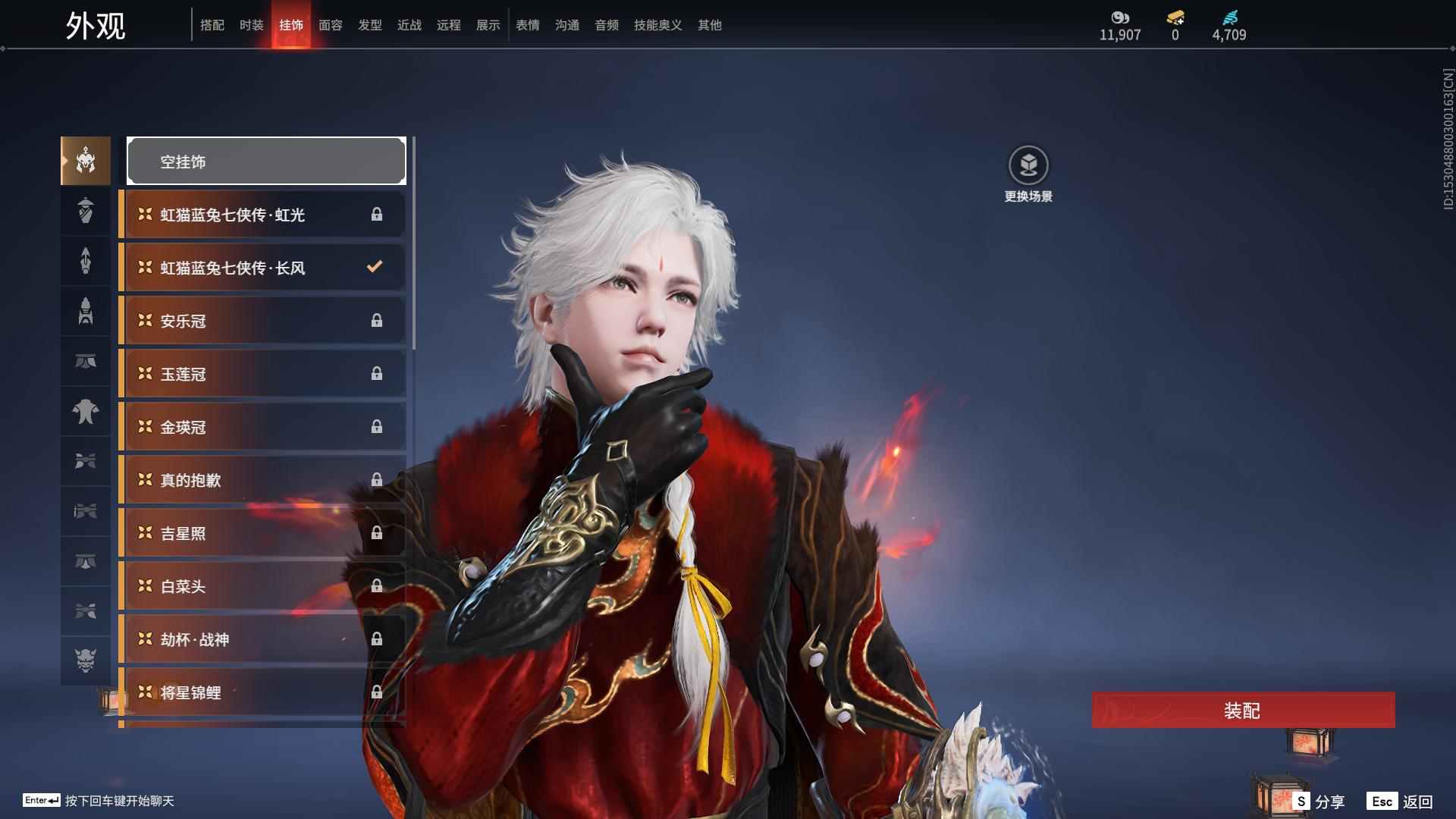Switch to the 表情 tab
1456x819 pixels.
528,25
